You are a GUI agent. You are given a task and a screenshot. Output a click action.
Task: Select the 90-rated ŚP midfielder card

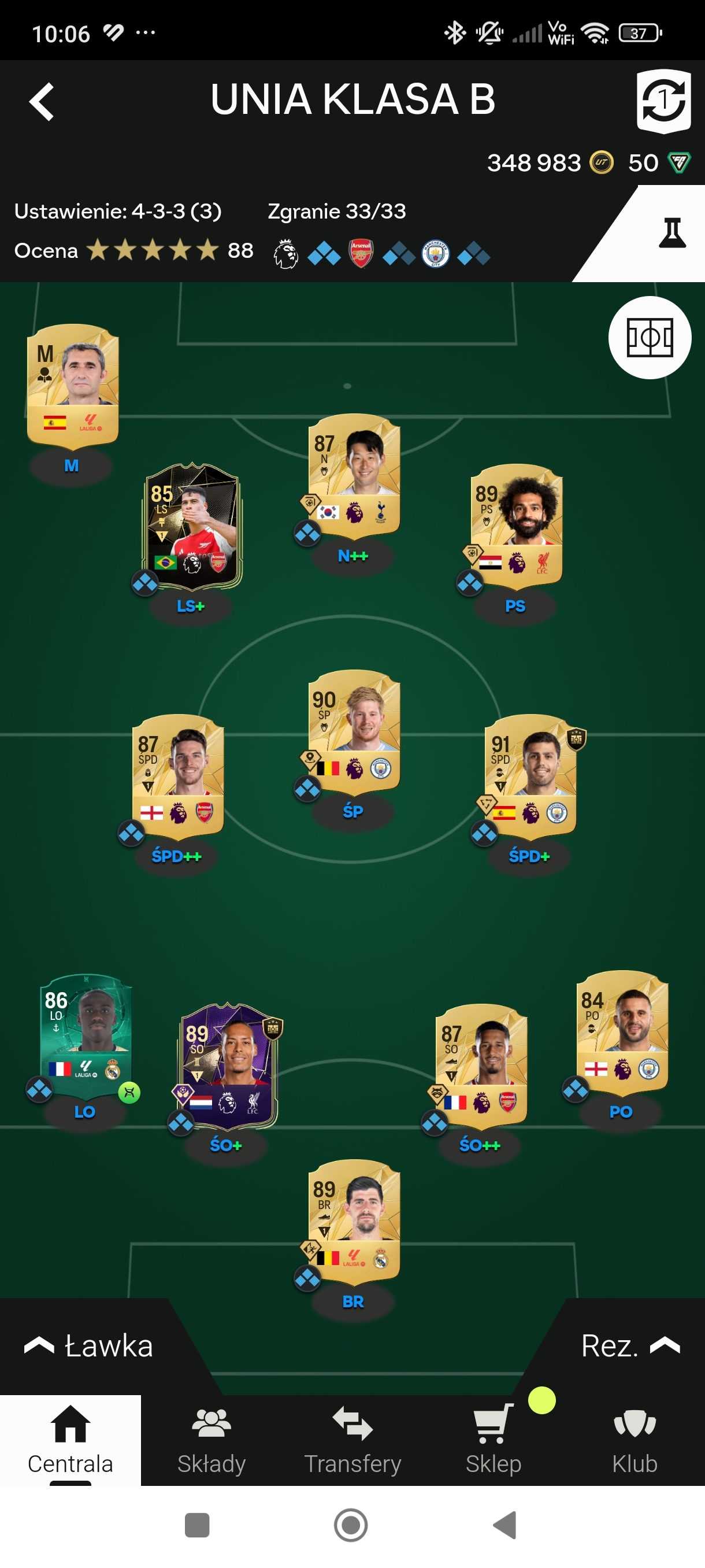click(354, 730)
